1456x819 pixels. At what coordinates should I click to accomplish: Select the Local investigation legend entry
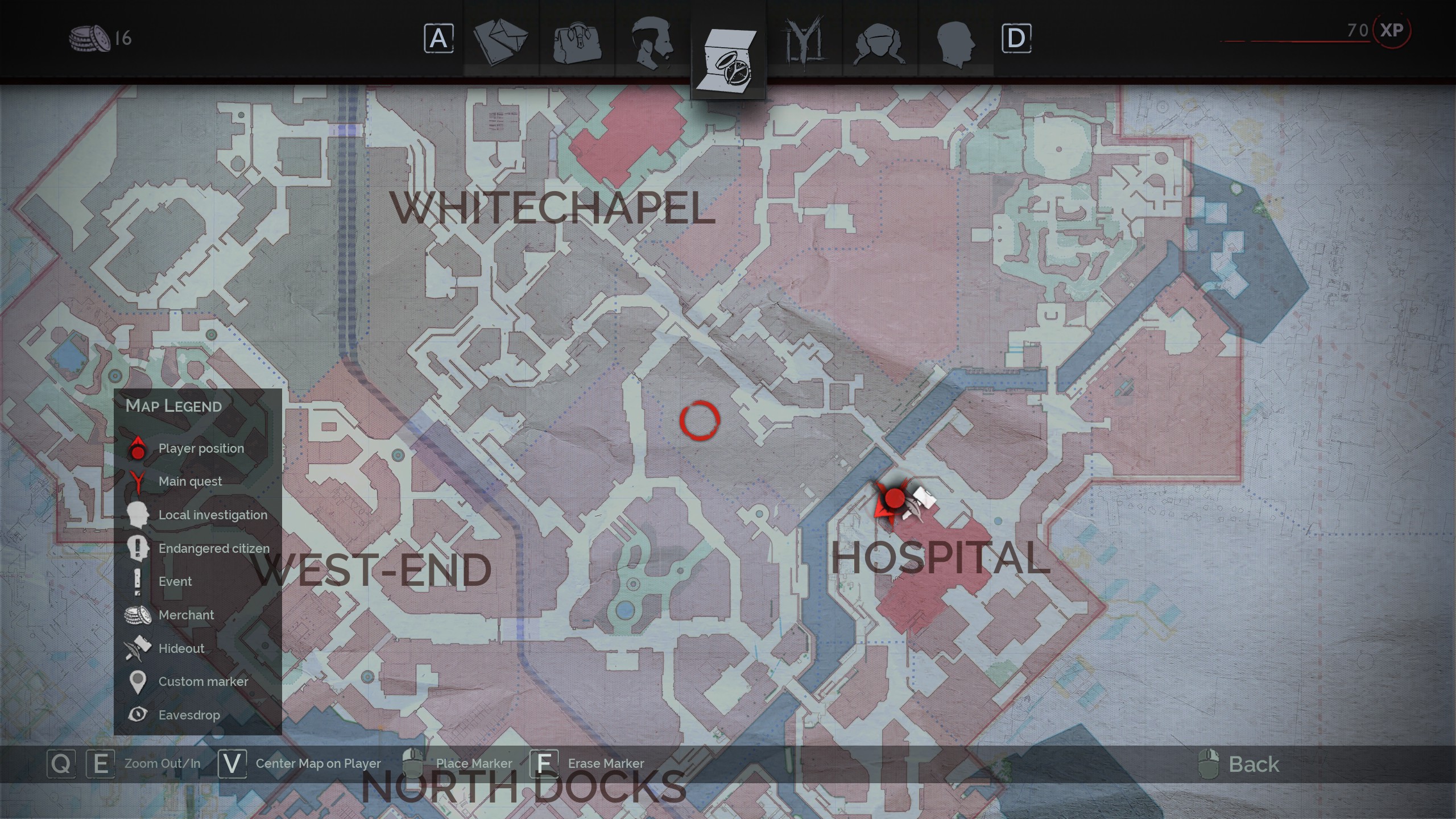click(212, 515)
